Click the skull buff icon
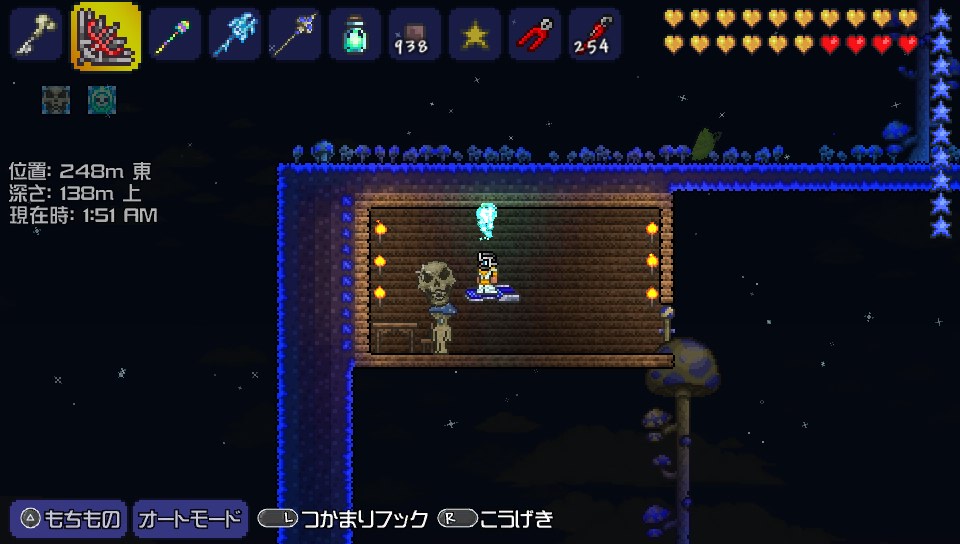The height and width of the screenshot is (544, 960). tap(56, 99)
